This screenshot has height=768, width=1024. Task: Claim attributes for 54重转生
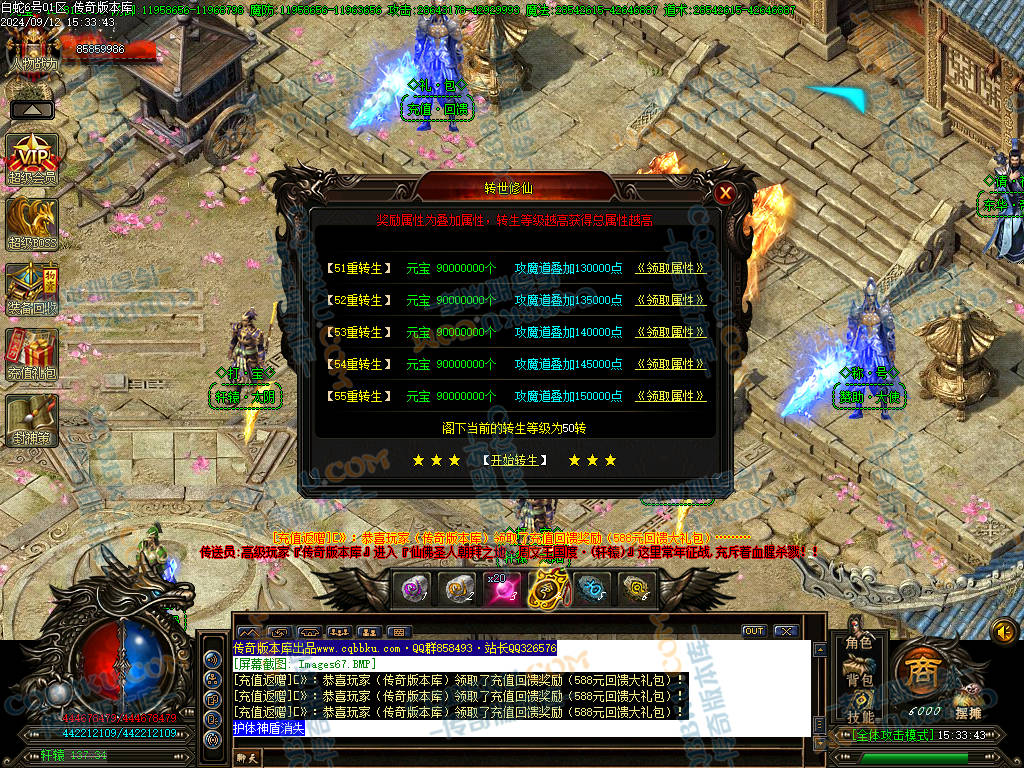[670, 364]
